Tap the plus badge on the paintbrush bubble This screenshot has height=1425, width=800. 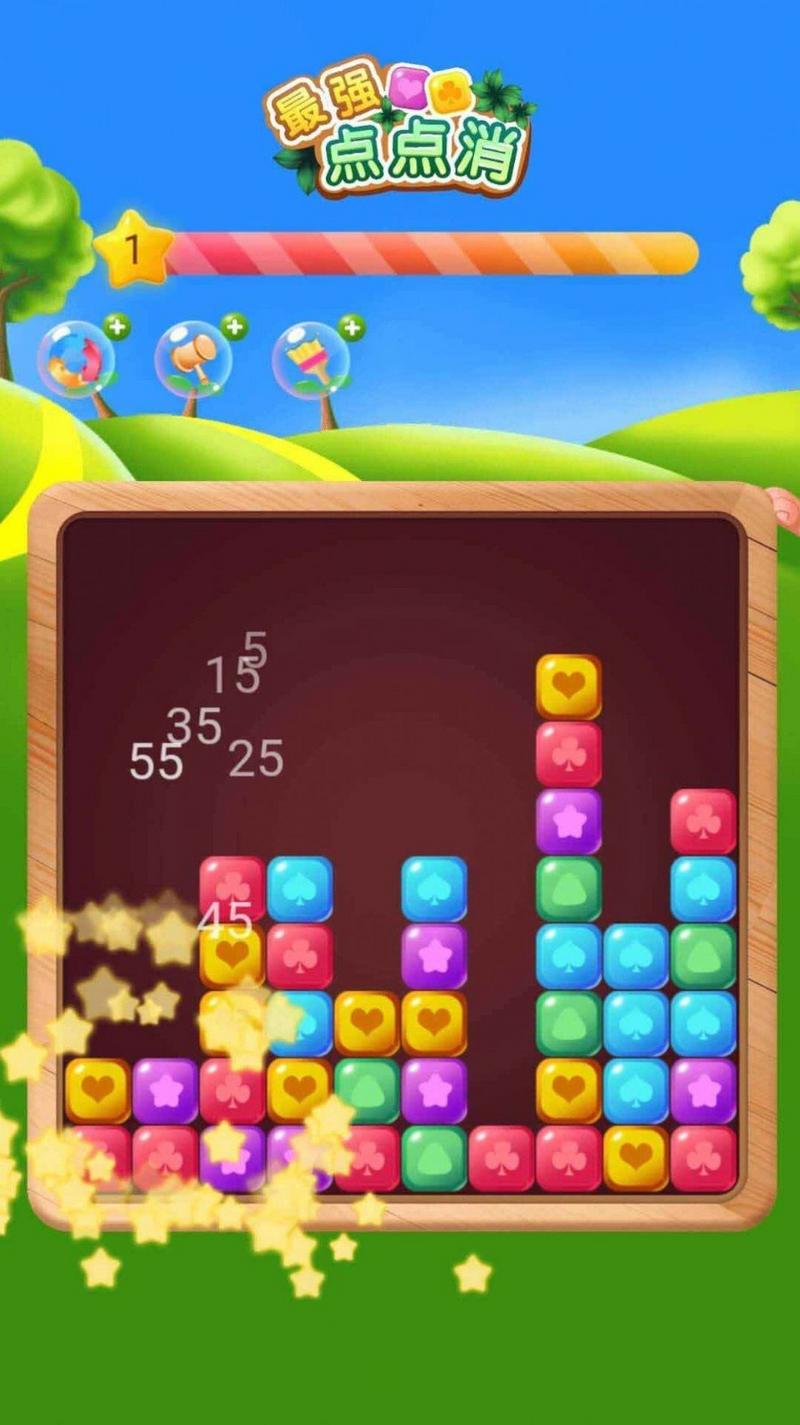coord(351,326)
